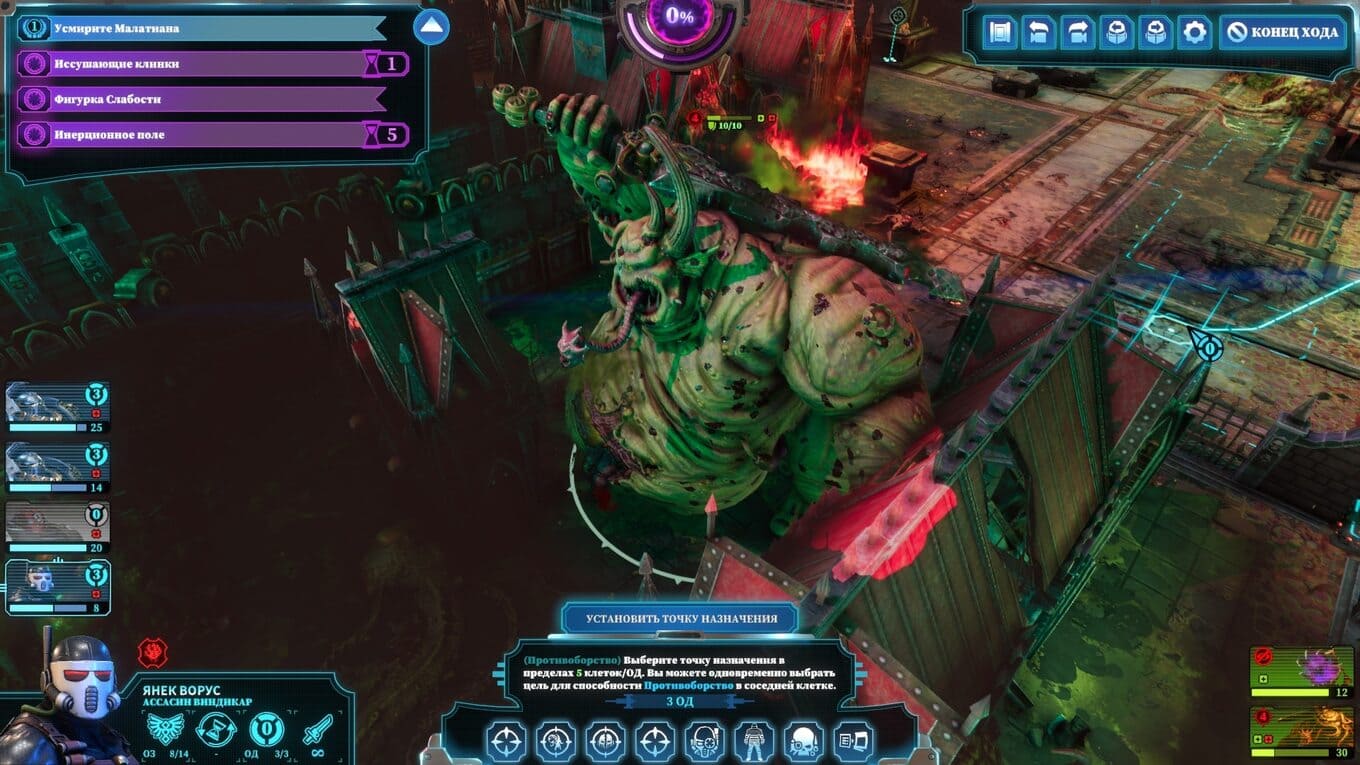Click Установить точку назначения button
The height and width of the screenshot is (765, 1360).
(680, 618)
